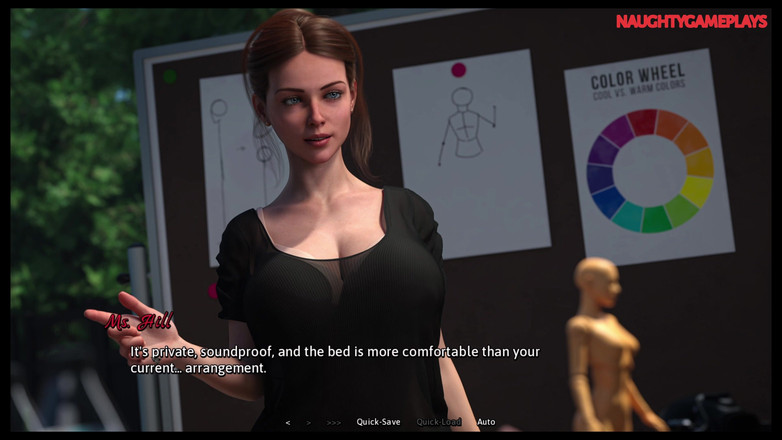Toggle Auto dialogue advance
This screenshot has height=440, width=782.
[486, 422]
